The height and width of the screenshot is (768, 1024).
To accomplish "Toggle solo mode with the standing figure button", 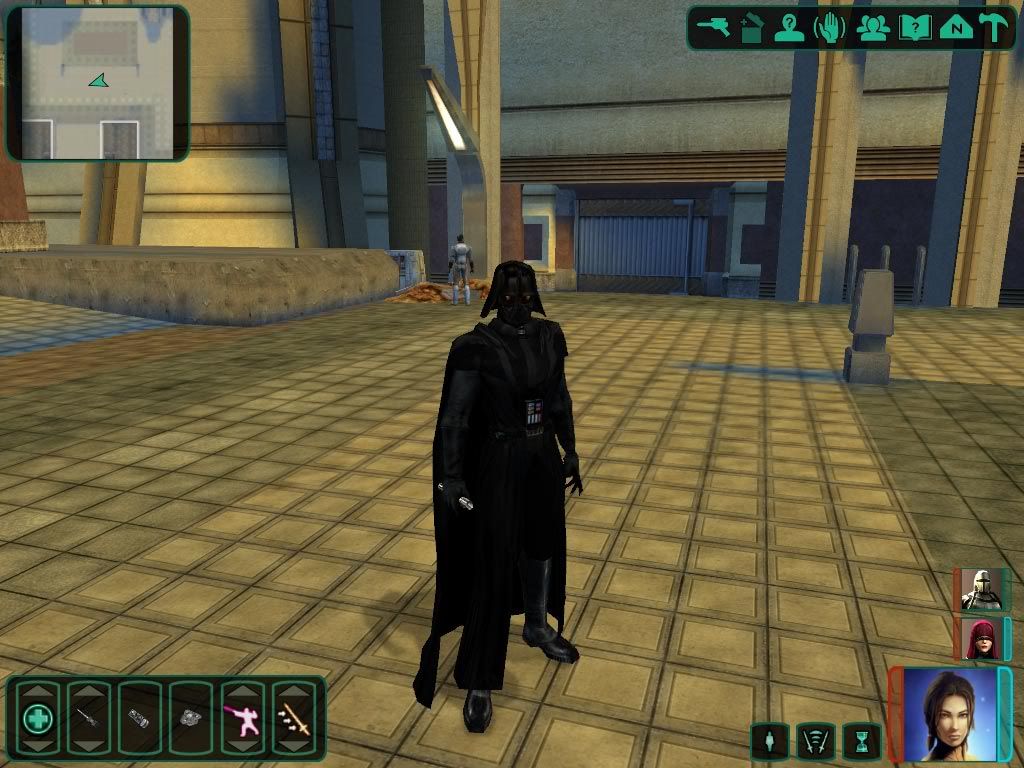I will click(x=769, y=741).
